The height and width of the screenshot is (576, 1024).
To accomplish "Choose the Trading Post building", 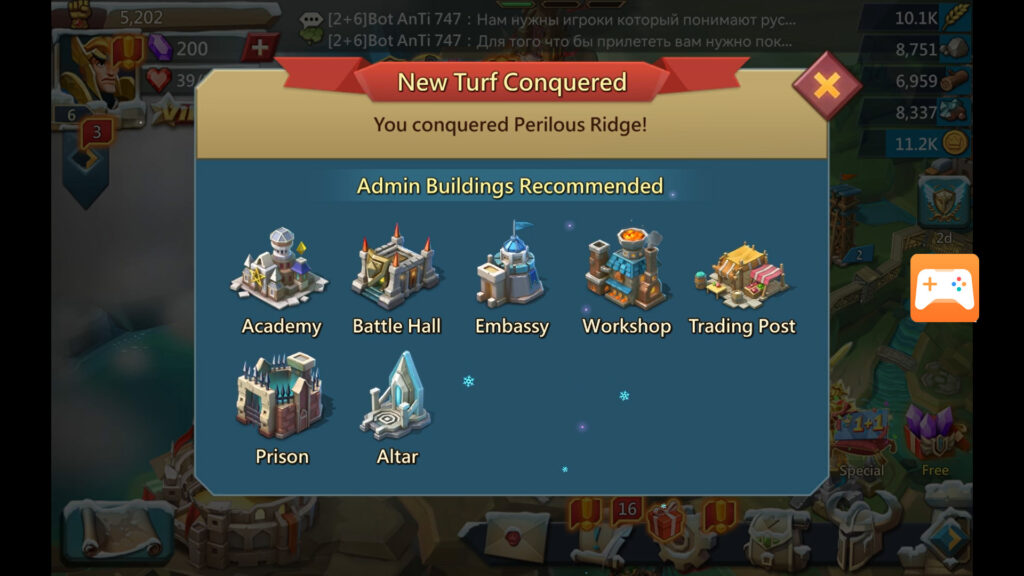I will tap(741, 282).
